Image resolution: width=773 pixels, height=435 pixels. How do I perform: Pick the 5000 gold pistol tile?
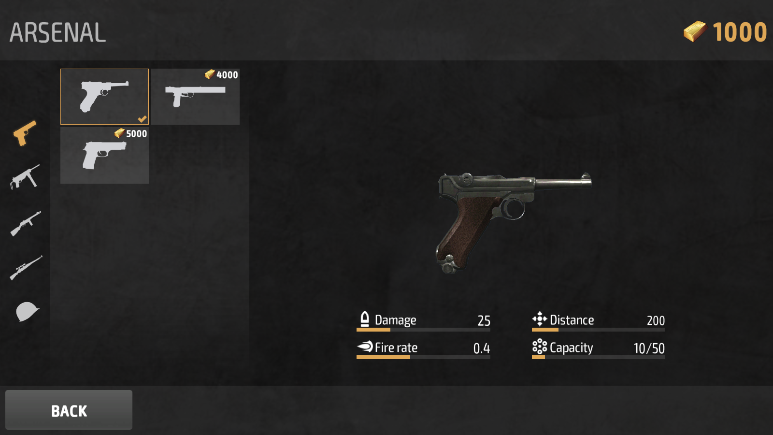pyautogui.click(x=104, y=155)
